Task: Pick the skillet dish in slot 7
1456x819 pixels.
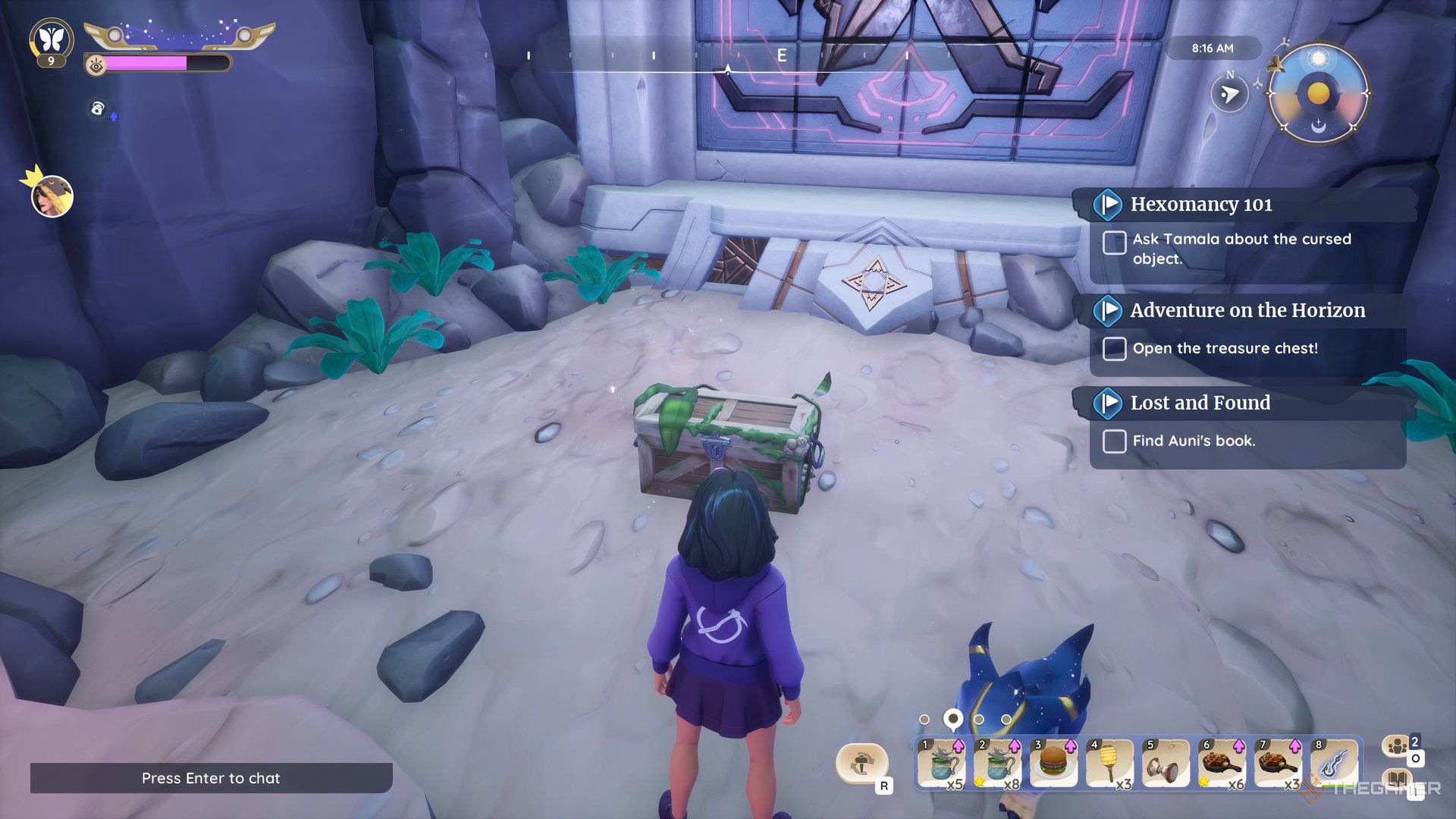Action: (x=1278, y=764)
